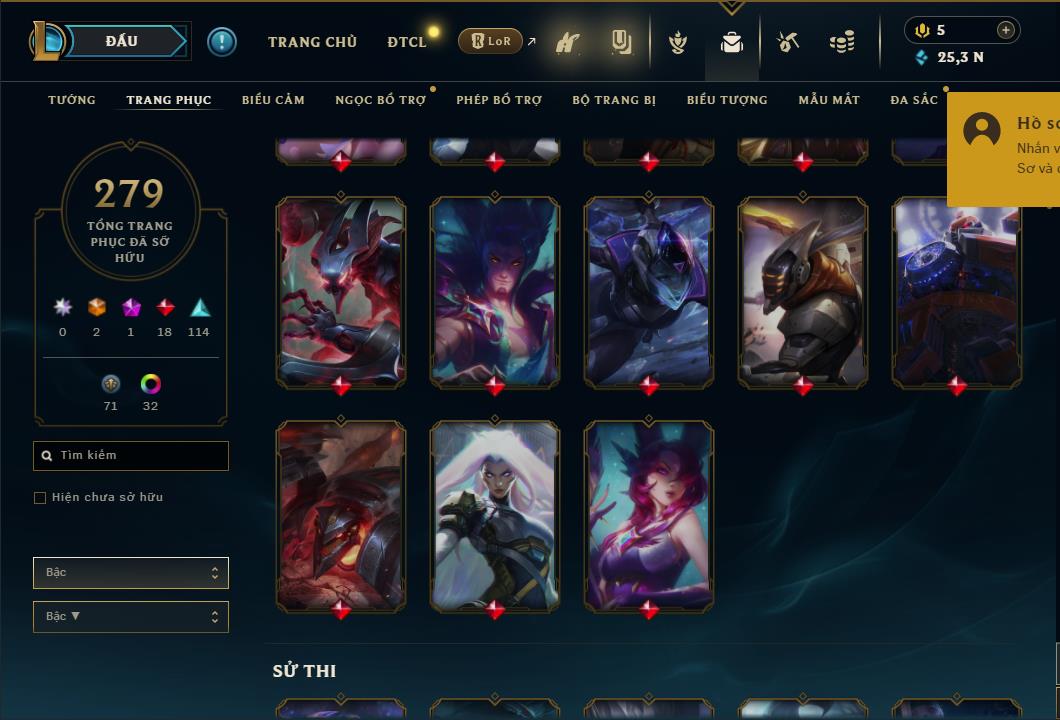Image resolution: width=1060 pixels, height=720 pixels.
Task: Open the TRANG CHỦ home page
Action: point(312,42)
